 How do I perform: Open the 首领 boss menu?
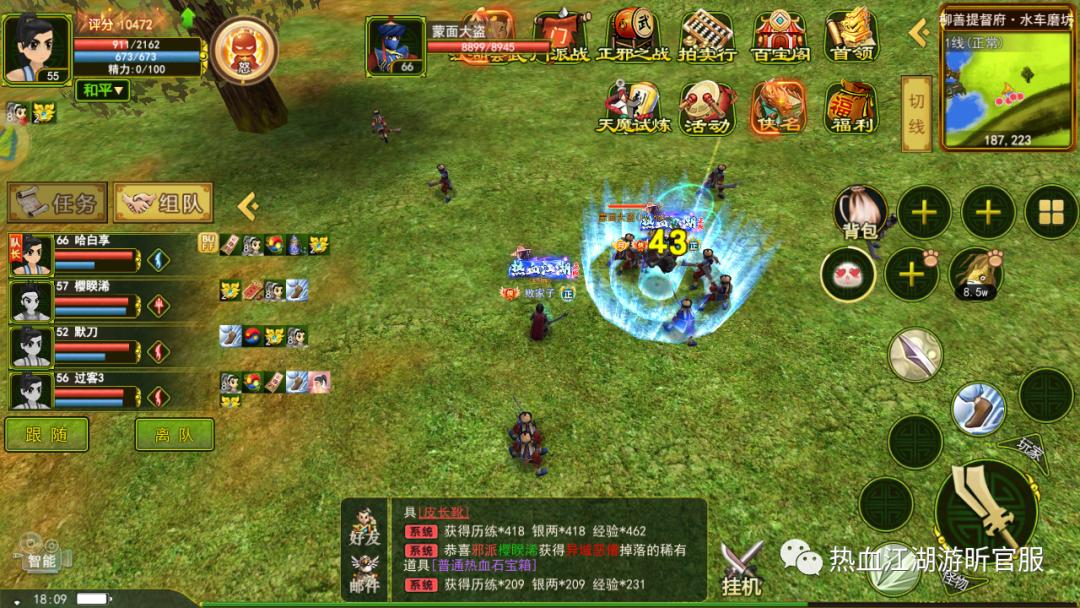[852, 36]
